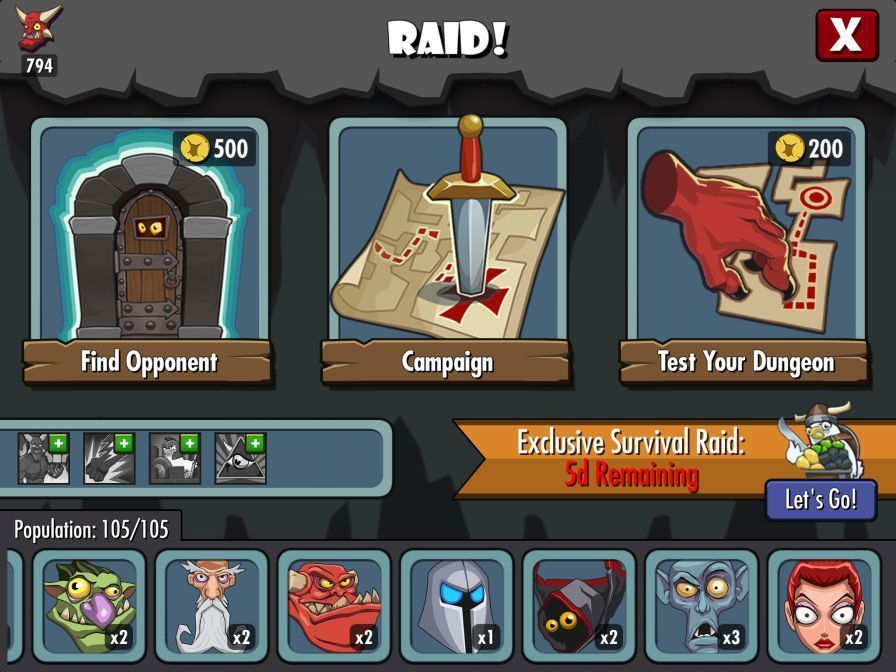Select the red ogre unit
Image resolution: width=896 pixels, height=672 pixels.
[334, 607]
